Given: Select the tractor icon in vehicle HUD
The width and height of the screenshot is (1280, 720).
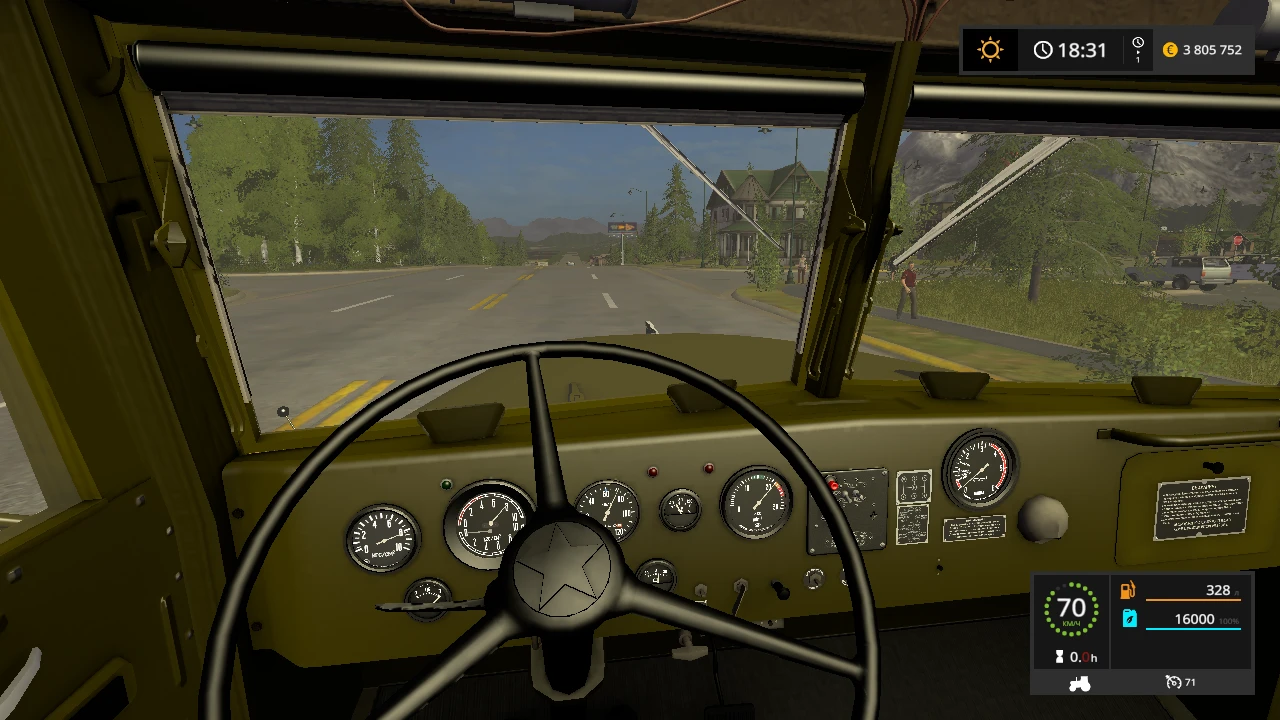Looking at the screenshot, I should [x=1079, y=682].
